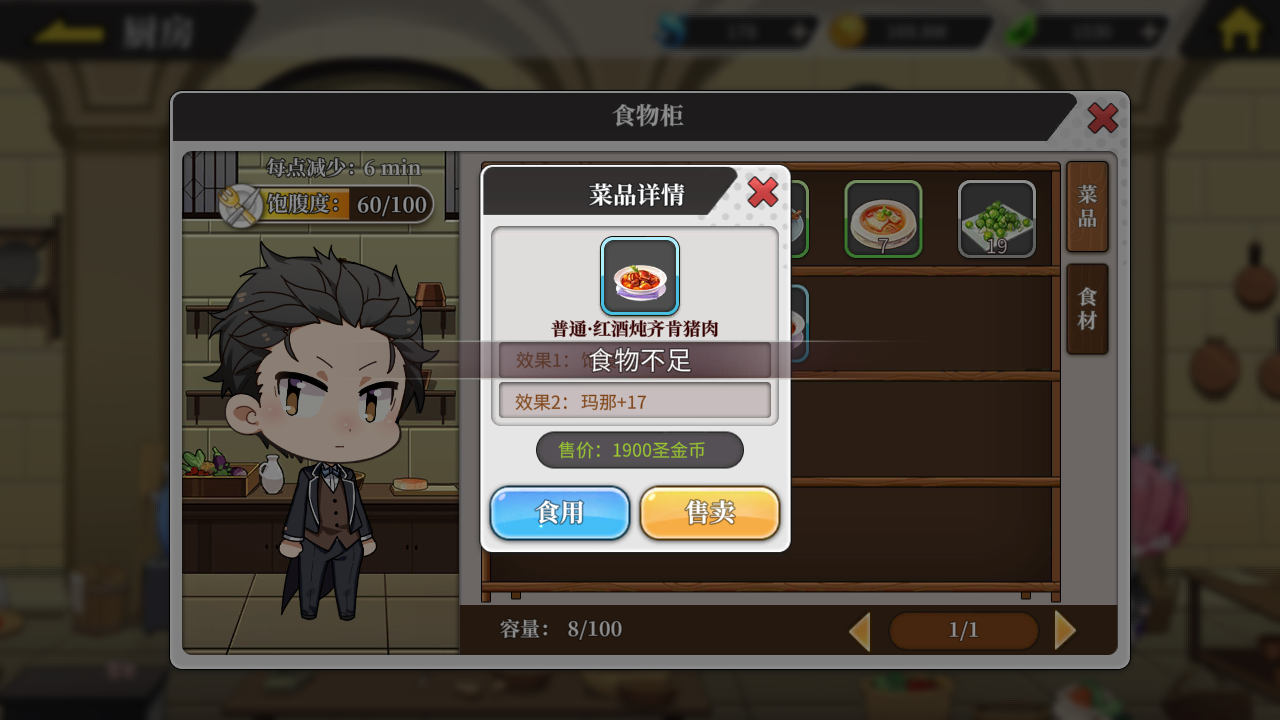Screen dimensions: 1280x720
Task: Click the gold coin currency icon
Action: pyautogui.click(x=846, y=31)
